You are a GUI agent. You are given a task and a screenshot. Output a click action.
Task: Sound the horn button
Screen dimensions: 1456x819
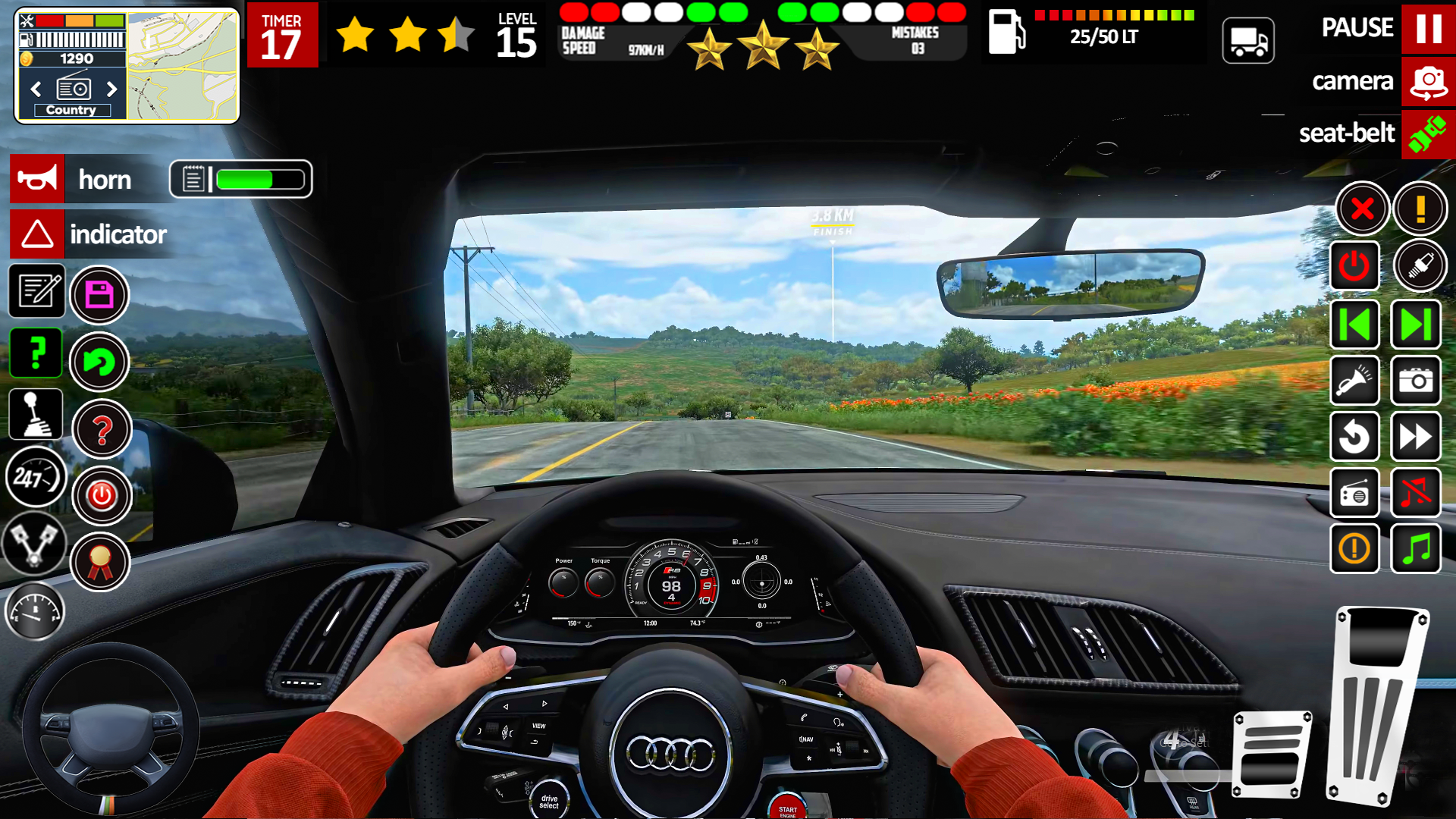point(37,179)
